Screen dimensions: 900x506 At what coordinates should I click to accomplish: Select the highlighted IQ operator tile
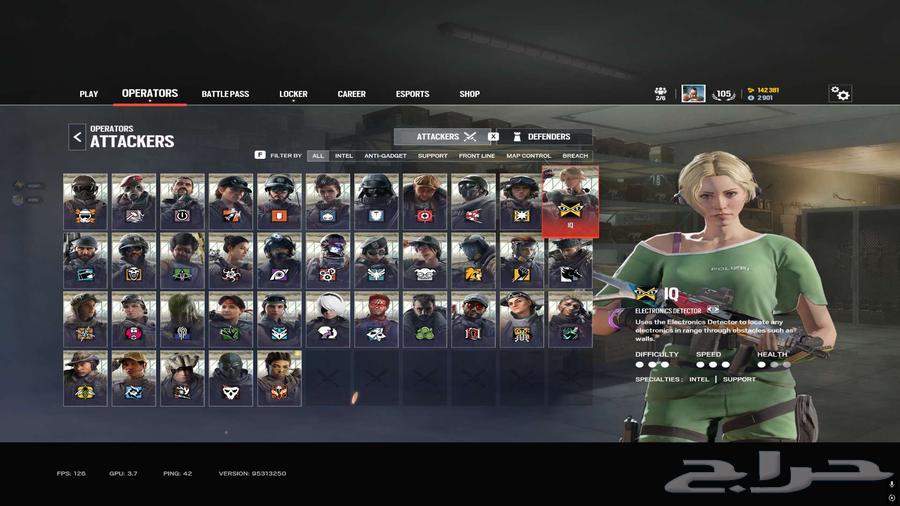coord(570,201)
